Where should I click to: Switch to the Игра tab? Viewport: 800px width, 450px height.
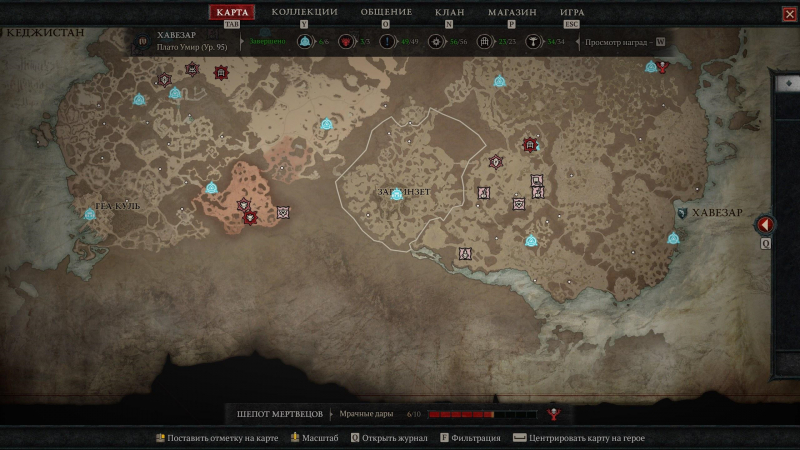tap(572, 12)
